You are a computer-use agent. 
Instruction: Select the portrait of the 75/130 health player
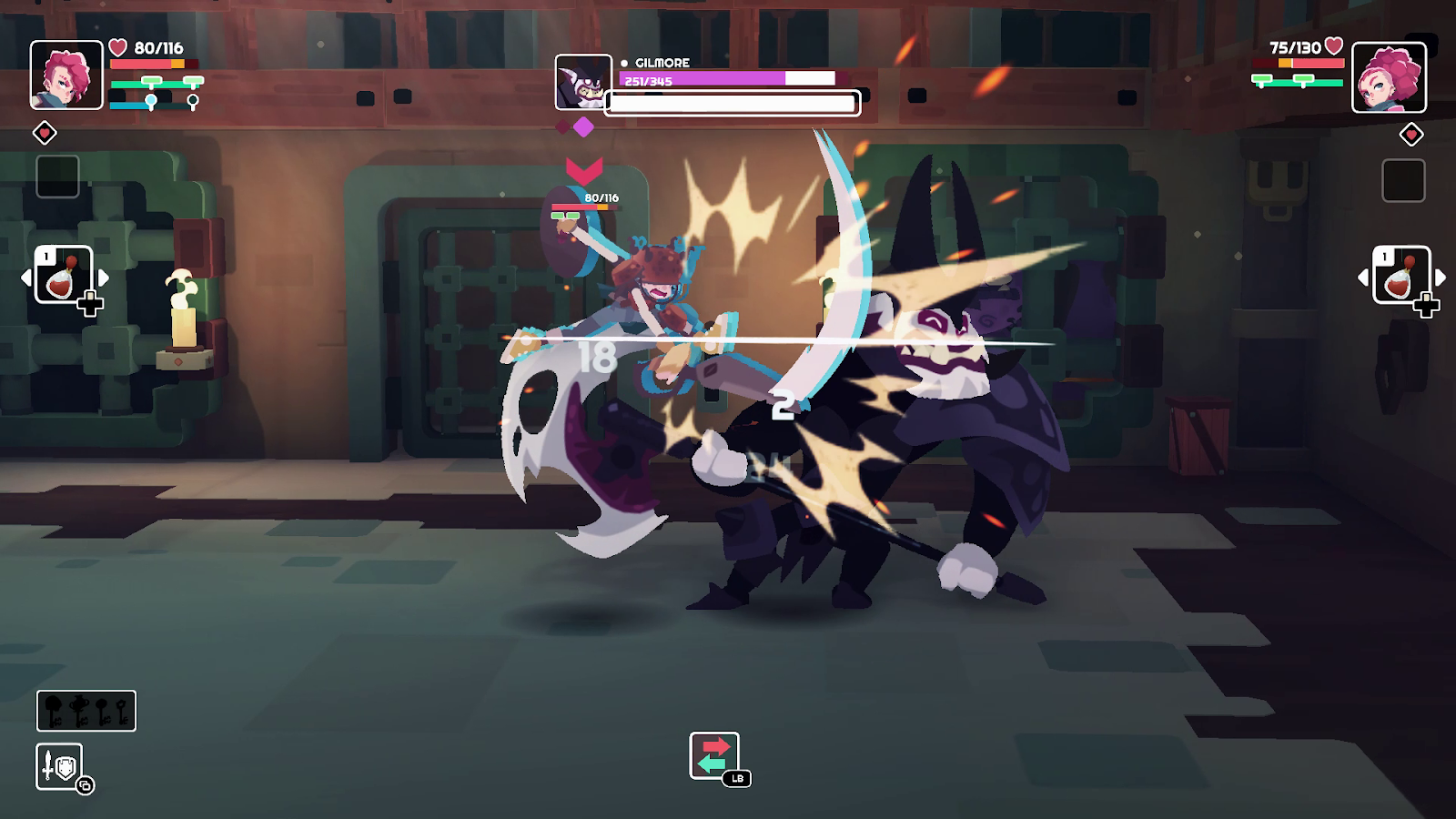click(1389, 78)
